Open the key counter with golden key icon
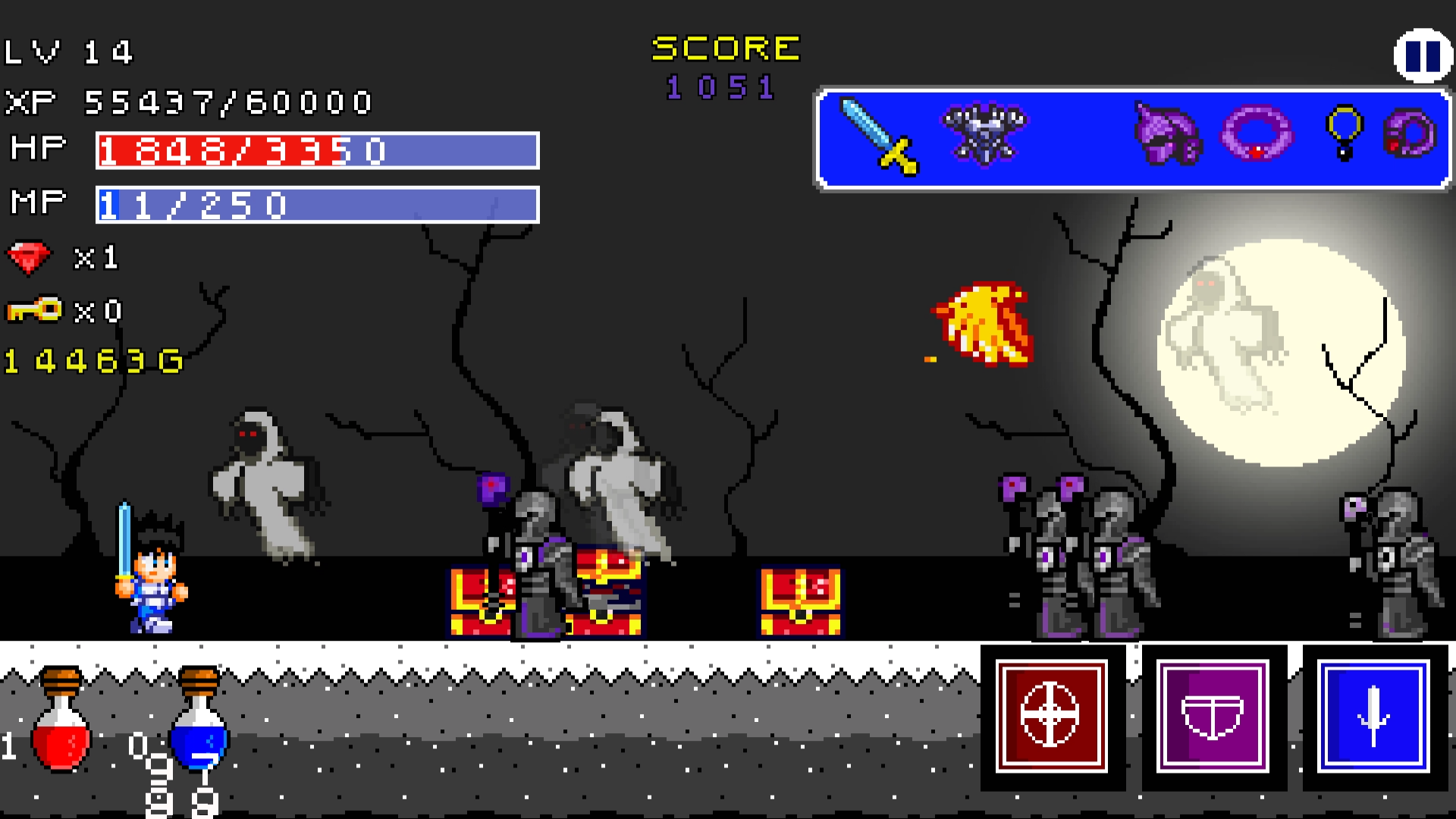The width and height of the screenshot is (1456, 819). coord(30,309)
